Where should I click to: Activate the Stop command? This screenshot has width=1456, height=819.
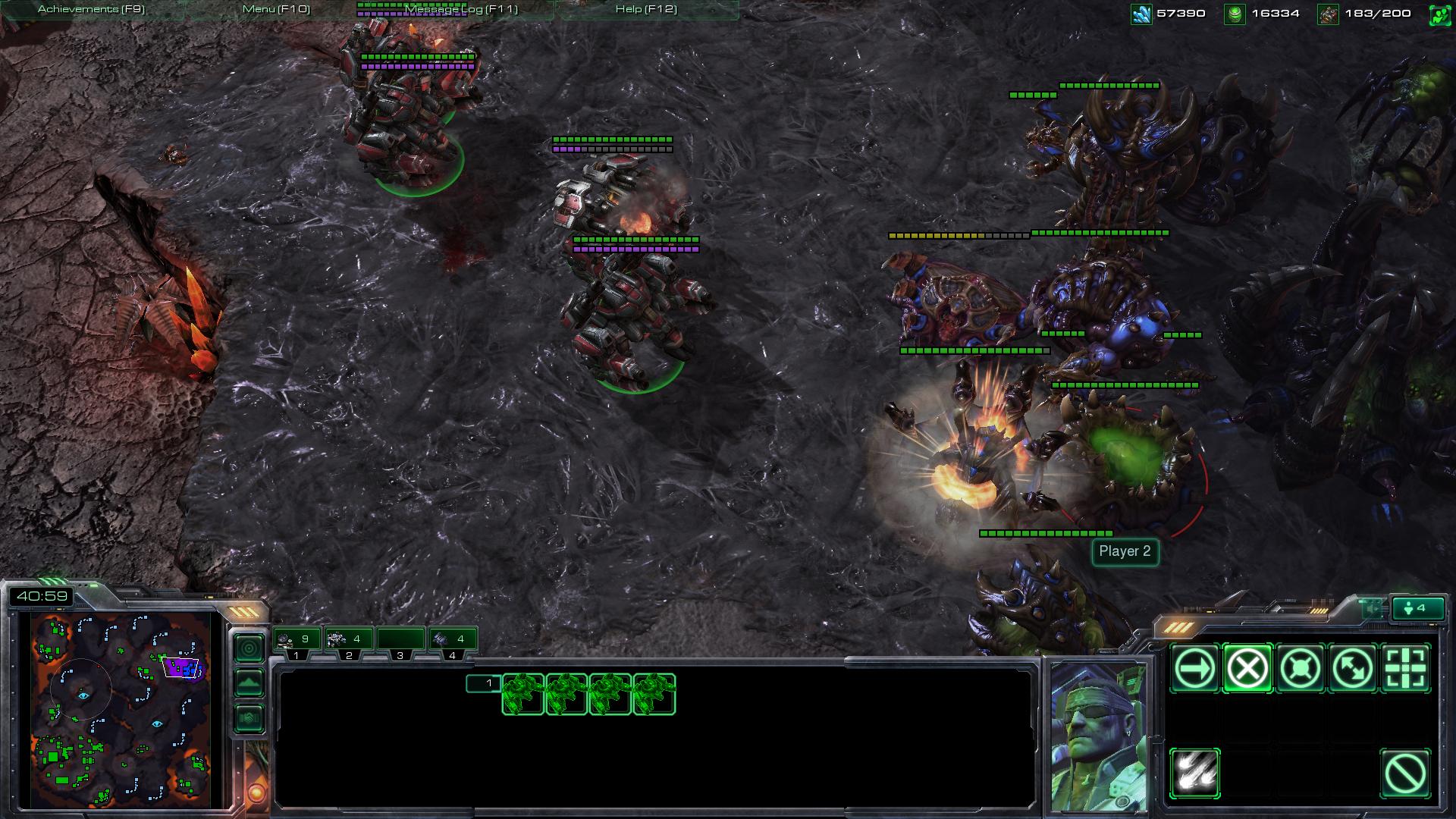[1247, 668]
